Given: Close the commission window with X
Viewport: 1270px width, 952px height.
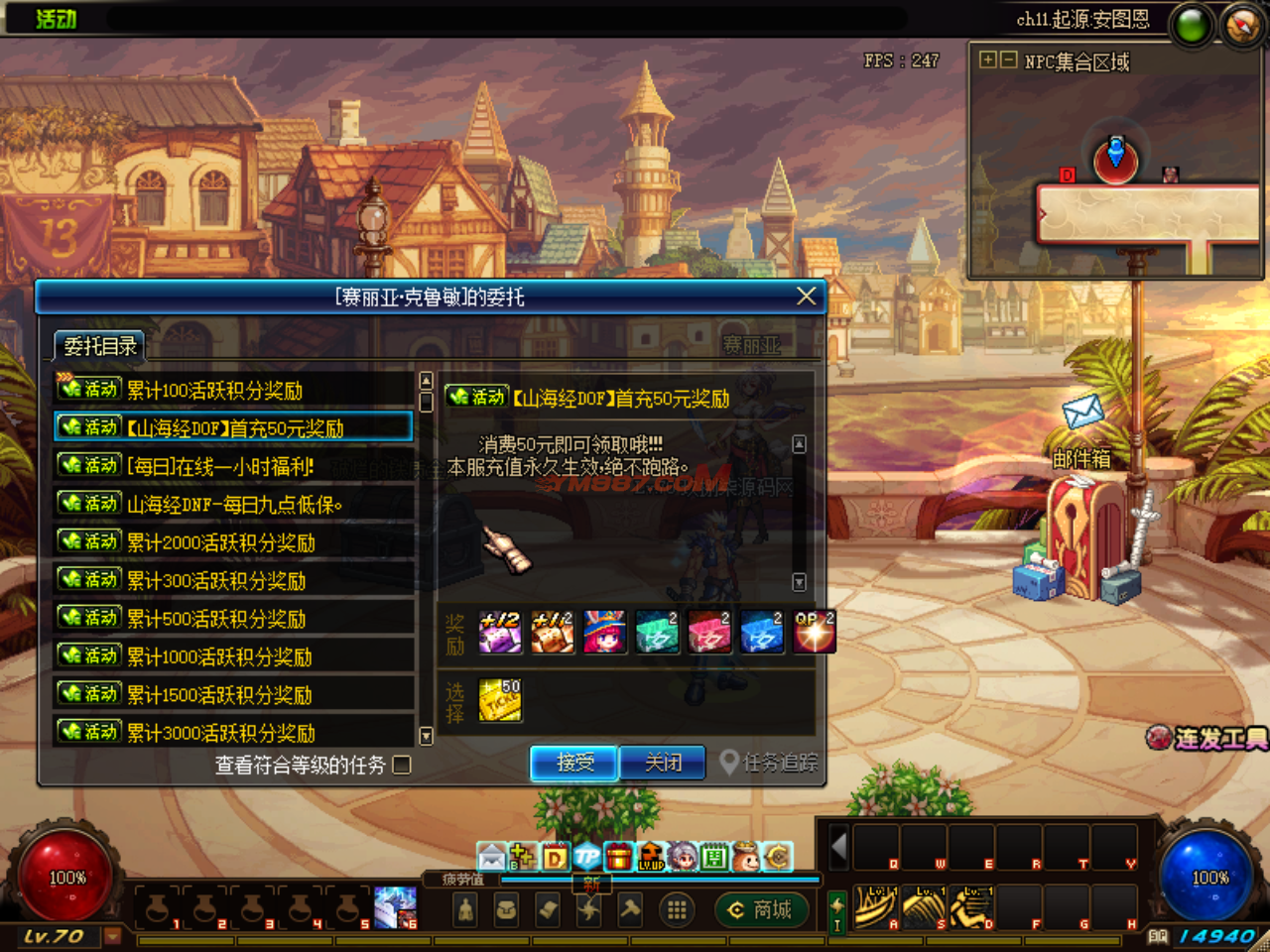Looking at the screenshot, I should (807, 296).
